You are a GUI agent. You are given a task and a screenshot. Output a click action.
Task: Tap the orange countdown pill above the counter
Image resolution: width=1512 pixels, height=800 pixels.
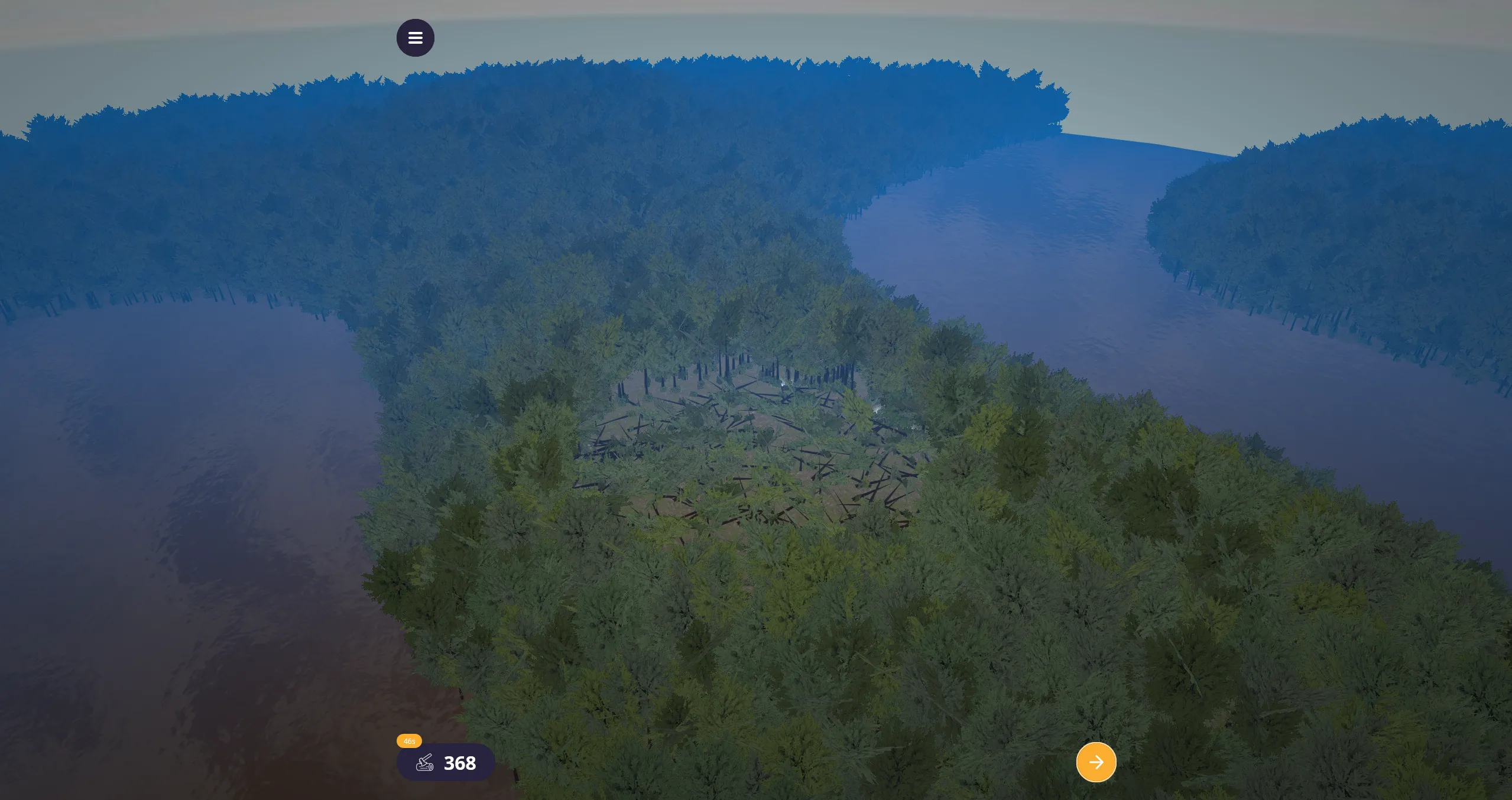click(408, 740)
